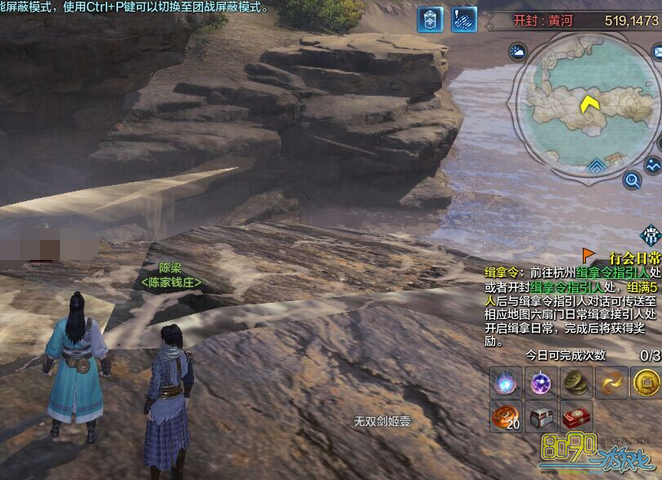
Task: Click the magnifier icon below the minimap
Action: coord(631,180)
